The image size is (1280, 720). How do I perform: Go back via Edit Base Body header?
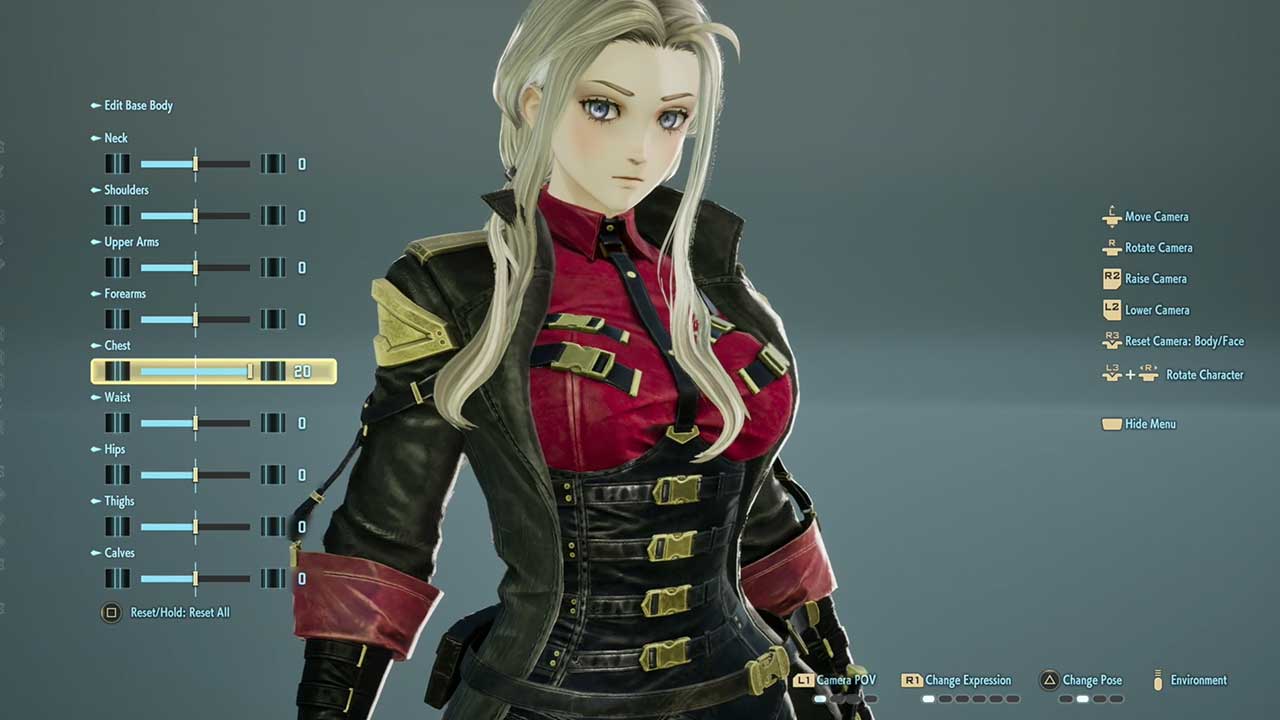tap(138, 105)
